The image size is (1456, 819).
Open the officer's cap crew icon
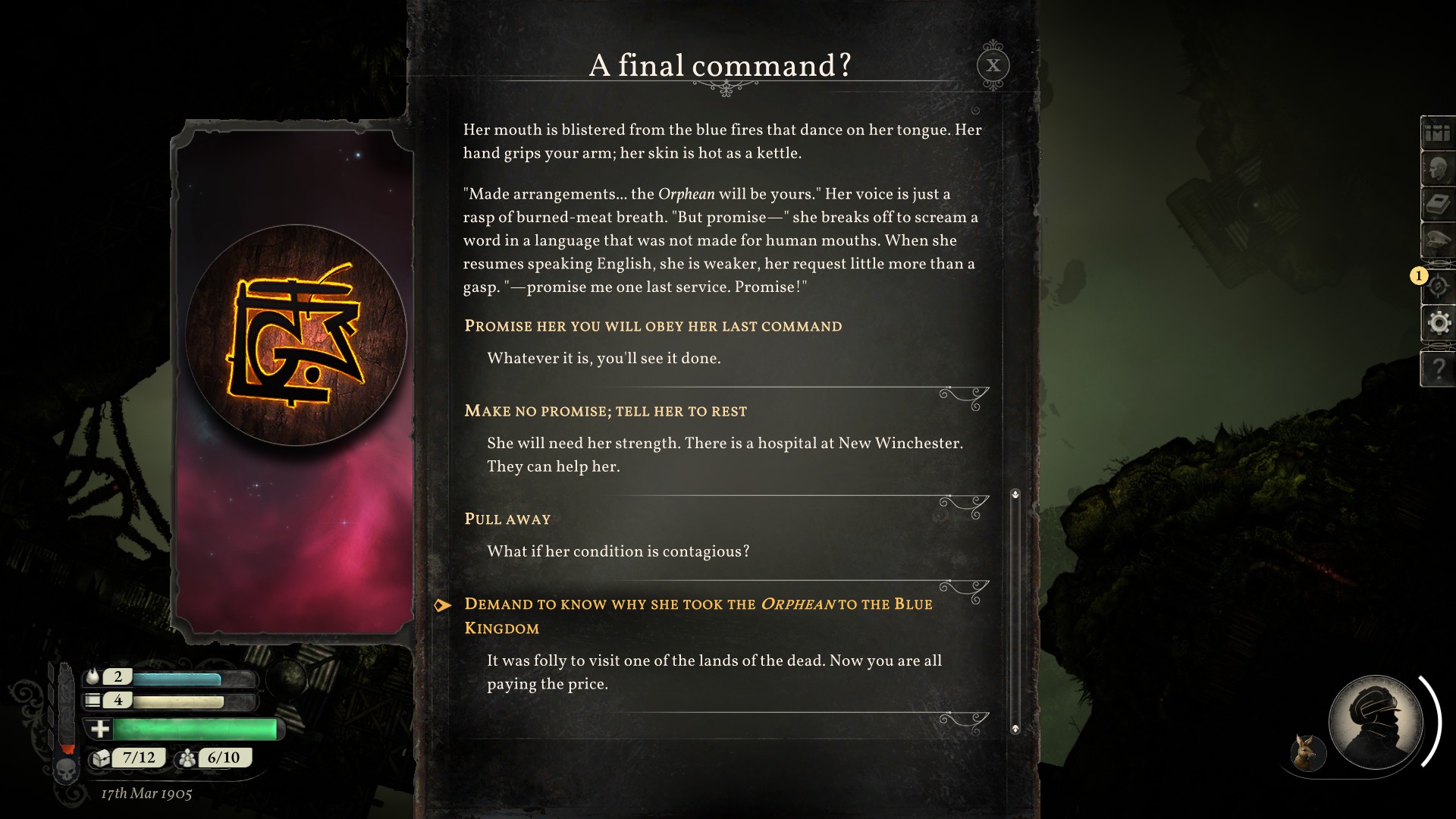click(1437, 241)
